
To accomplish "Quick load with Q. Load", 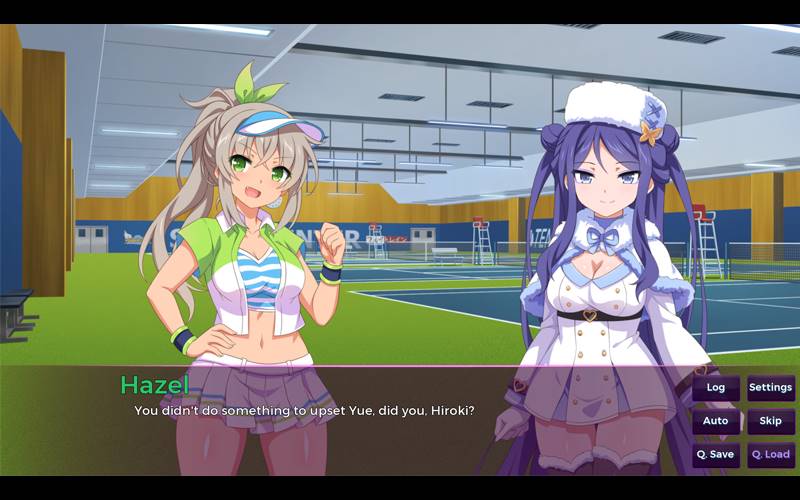I will tap(770, 455).
